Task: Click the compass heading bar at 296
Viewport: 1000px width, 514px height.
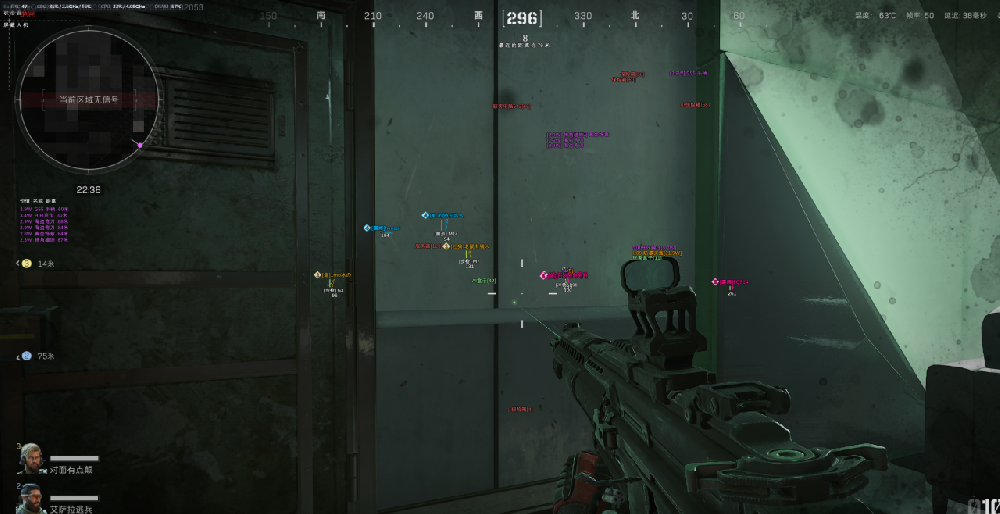Action: coord(522,17)
